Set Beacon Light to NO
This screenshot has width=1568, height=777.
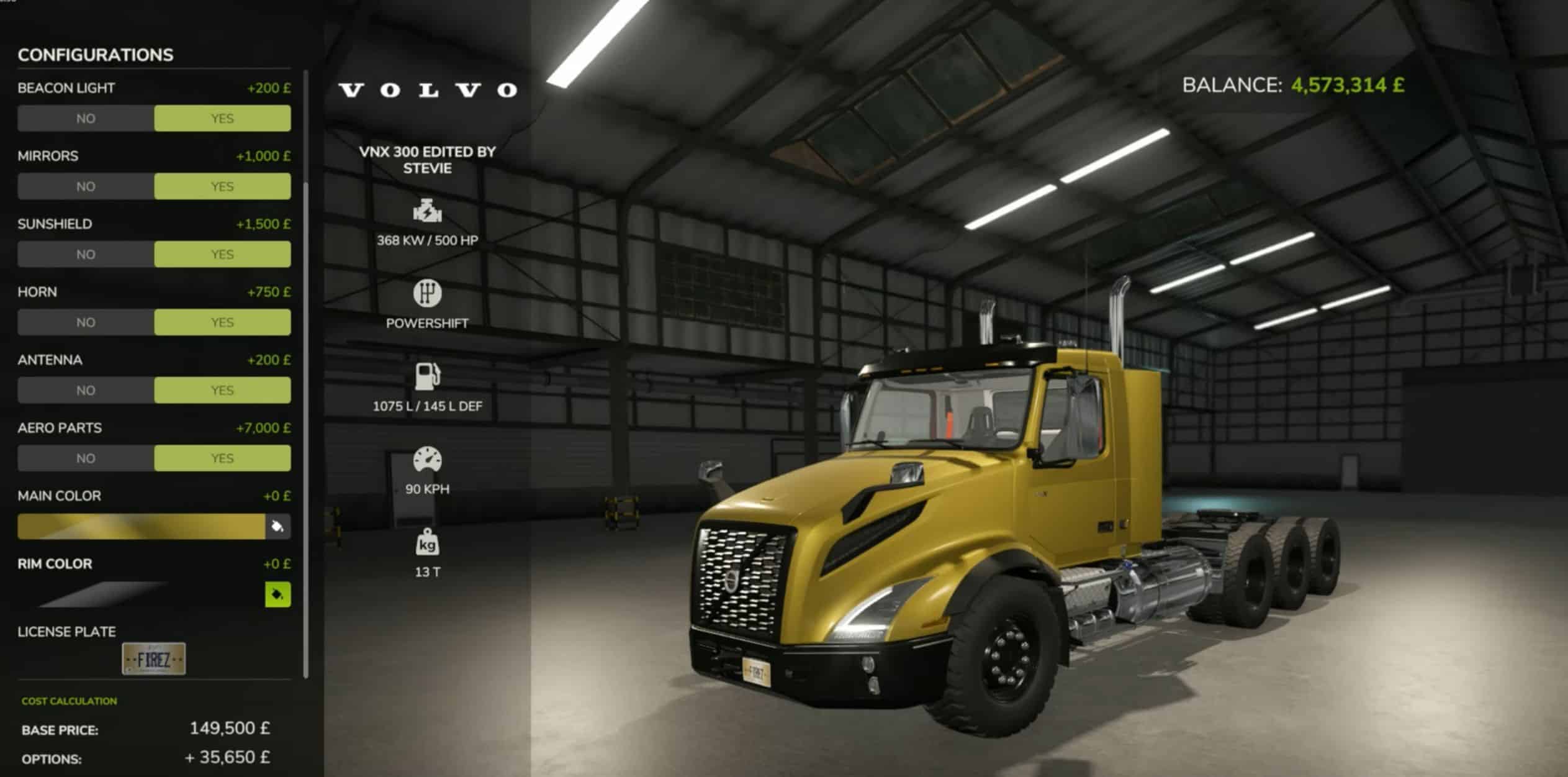tap(86, 119)
